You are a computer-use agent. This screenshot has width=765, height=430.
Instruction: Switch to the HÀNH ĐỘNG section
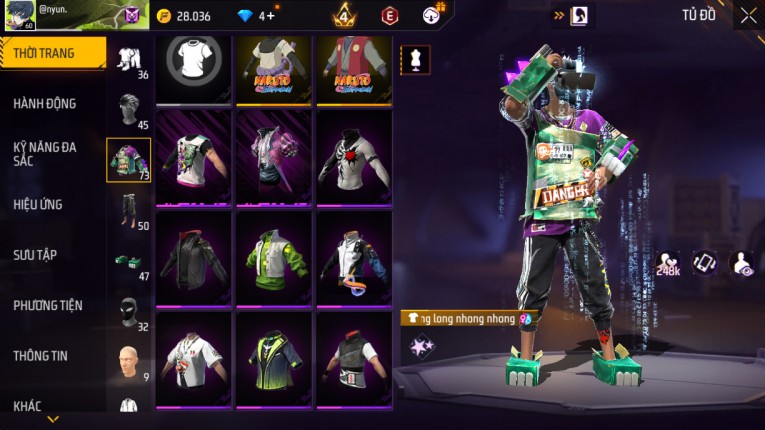click(45, 103)
